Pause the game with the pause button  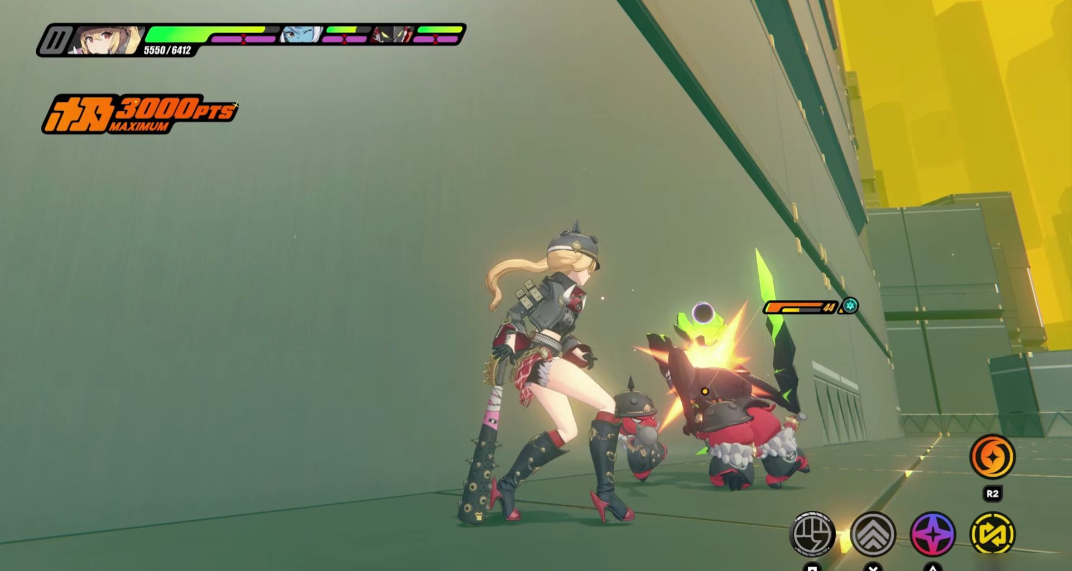pyautogui.click(x=58, y=40)
